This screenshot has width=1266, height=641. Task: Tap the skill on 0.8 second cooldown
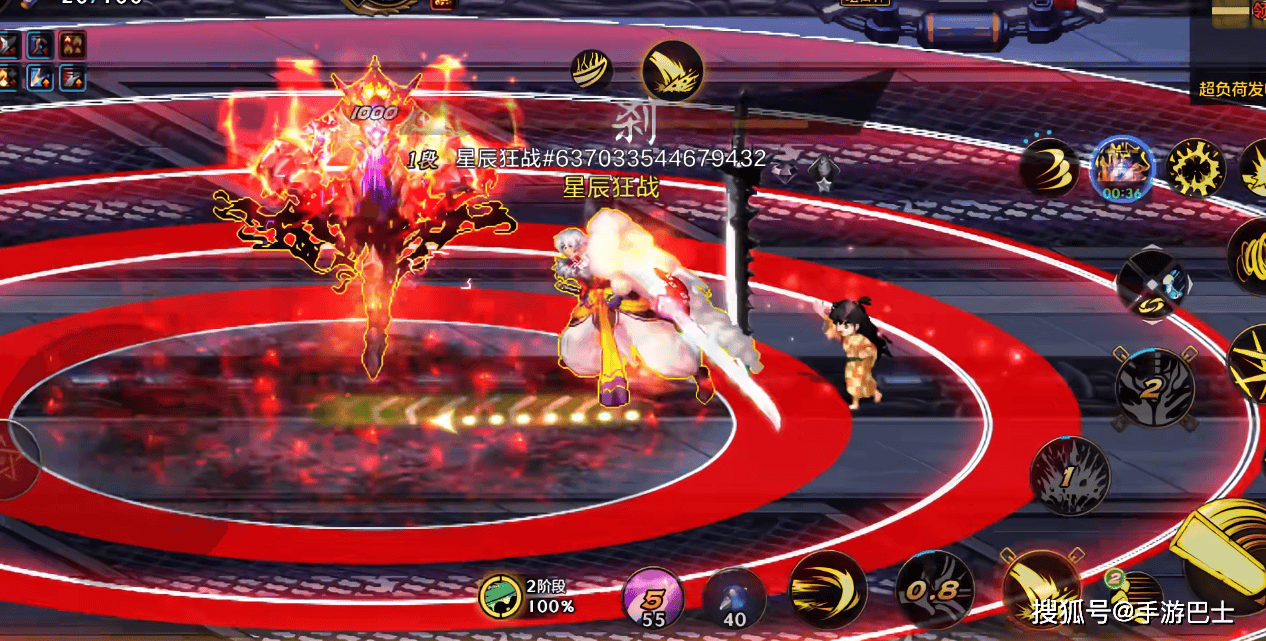(934, 590)
